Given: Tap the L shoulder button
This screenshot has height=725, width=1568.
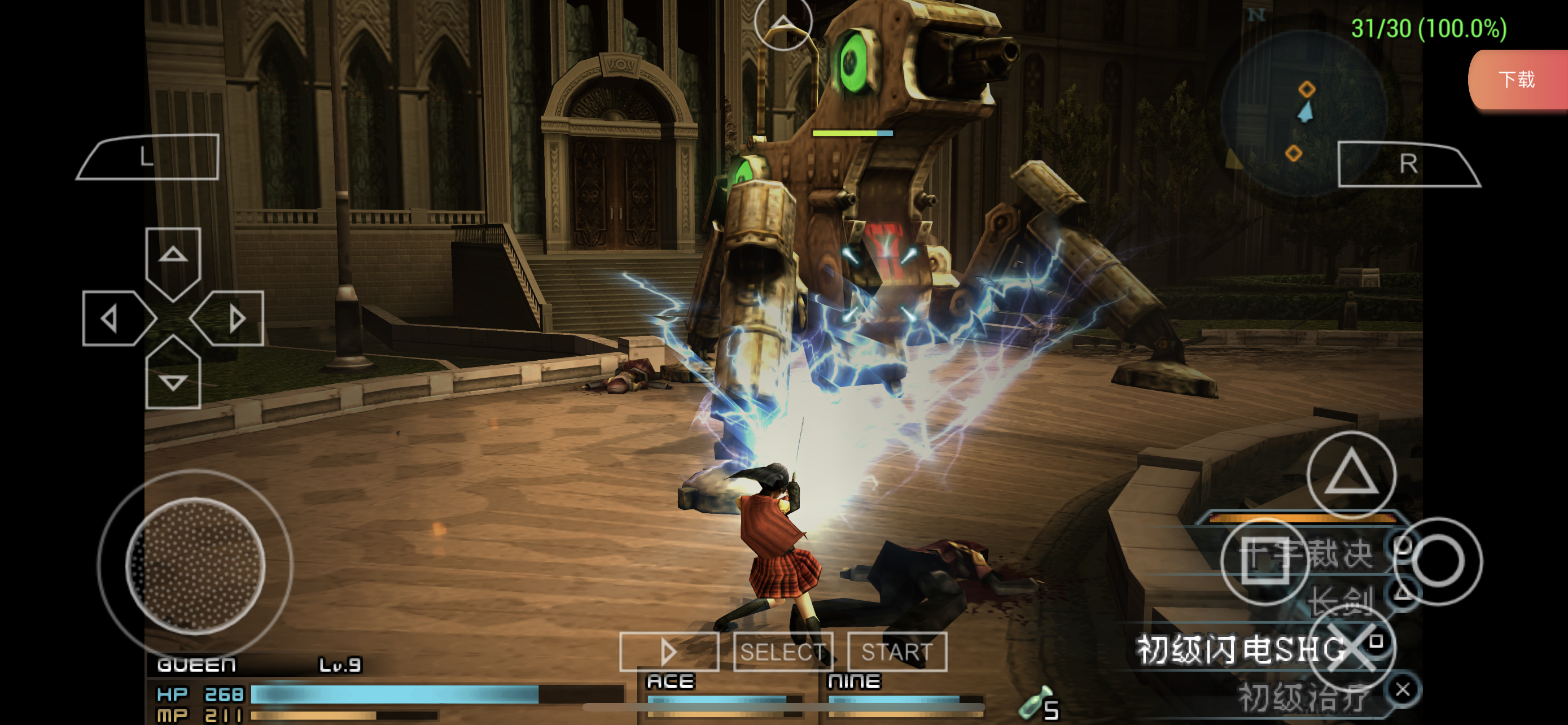Looking at the screenshot, I should coord(148,157).
